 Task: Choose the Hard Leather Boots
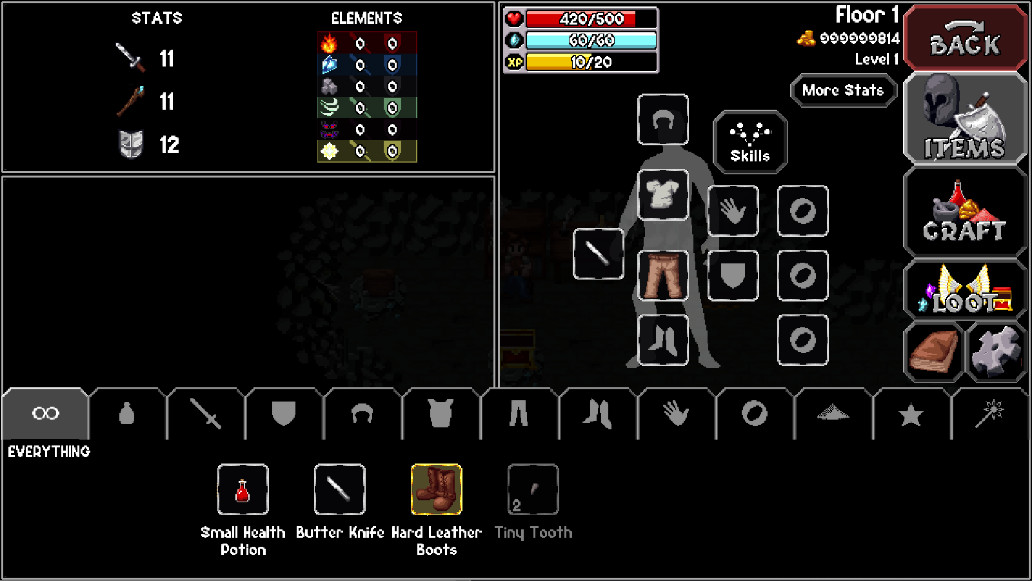436,490
